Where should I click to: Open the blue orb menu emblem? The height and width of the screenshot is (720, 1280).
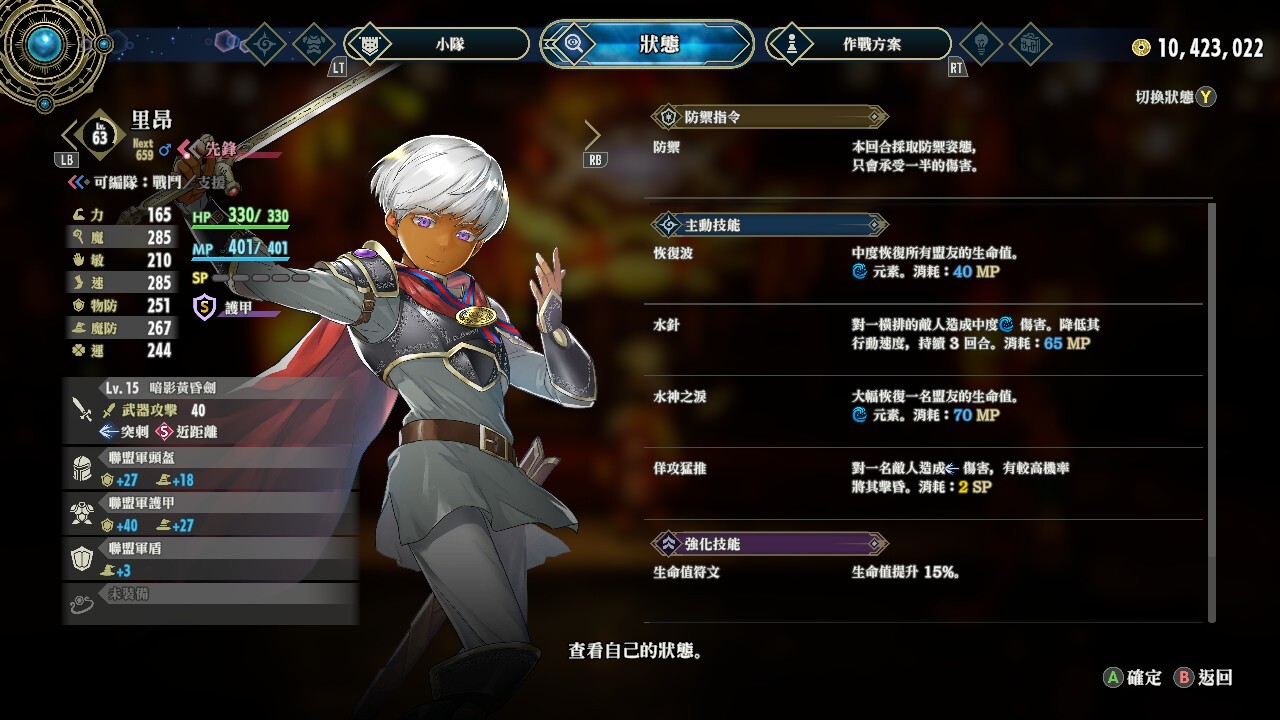click(45, 44)
